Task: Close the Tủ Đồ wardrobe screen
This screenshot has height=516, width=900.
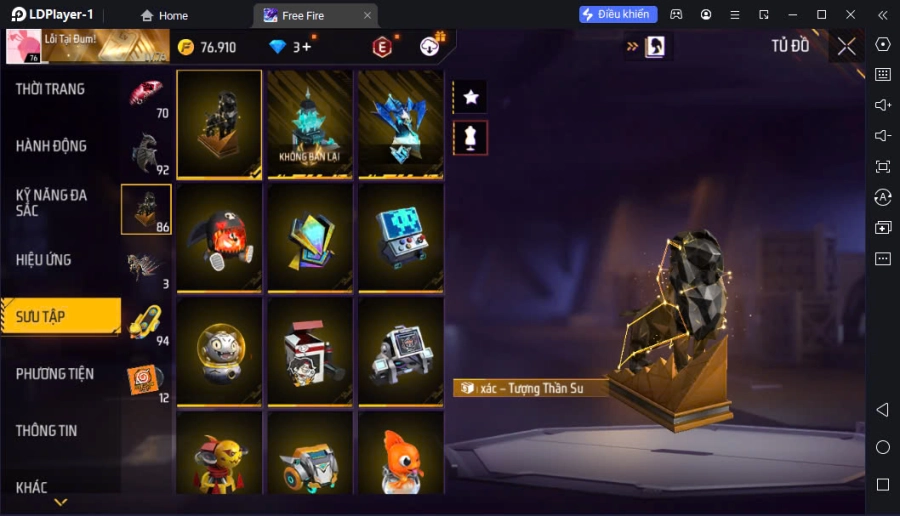Action: tap(847, 46)
